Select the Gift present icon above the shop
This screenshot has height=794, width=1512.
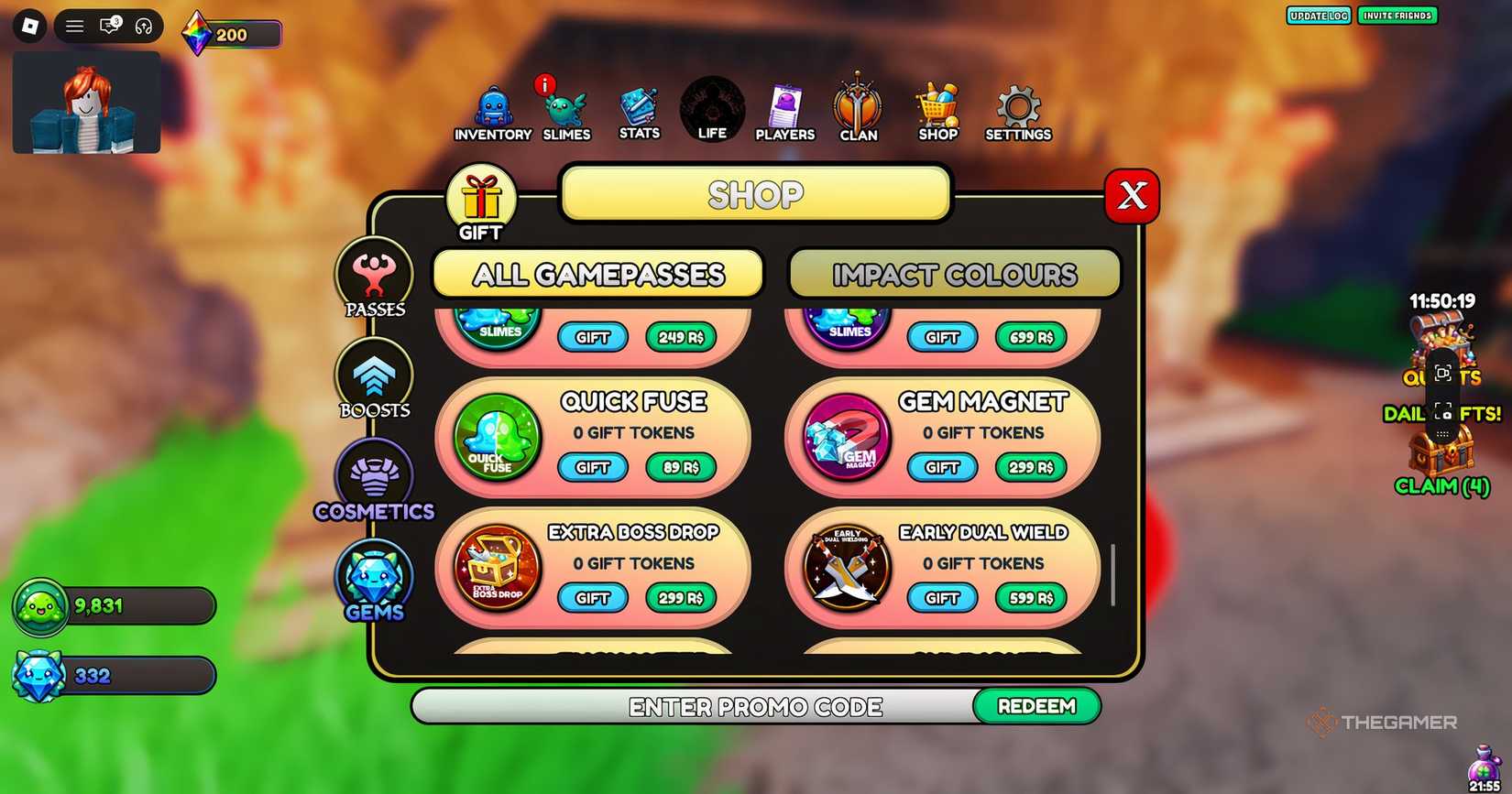coord(481,196)
